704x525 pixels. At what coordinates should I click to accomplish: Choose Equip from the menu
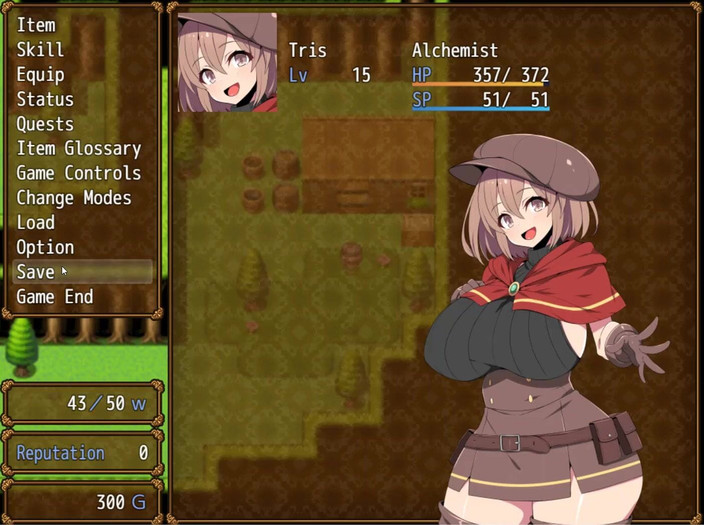40,75
